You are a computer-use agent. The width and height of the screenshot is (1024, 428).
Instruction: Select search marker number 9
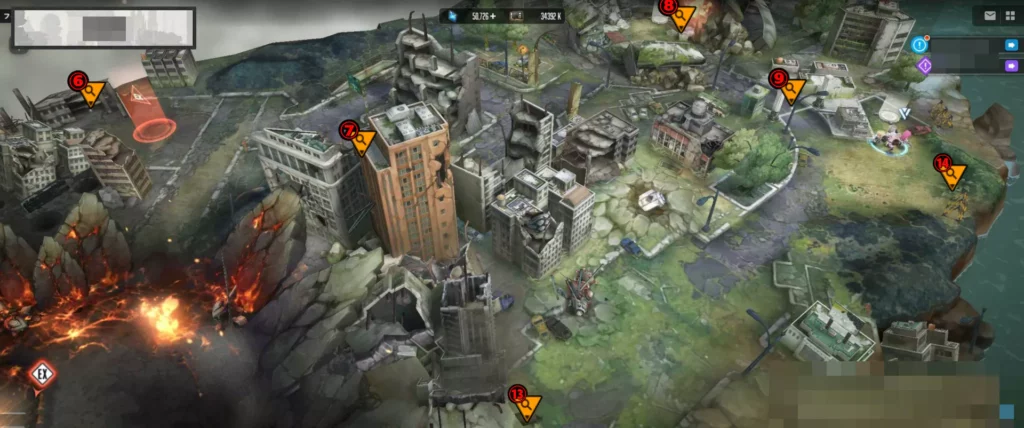(x=789, y=88)
